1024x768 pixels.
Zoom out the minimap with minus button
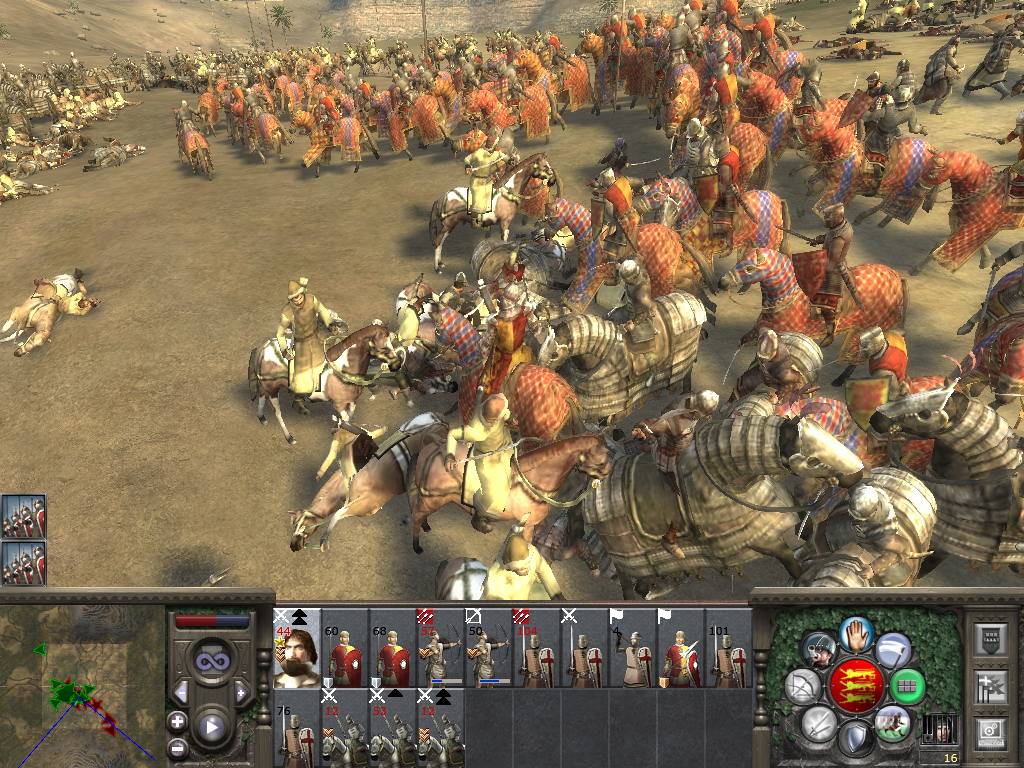coord(177,746)
